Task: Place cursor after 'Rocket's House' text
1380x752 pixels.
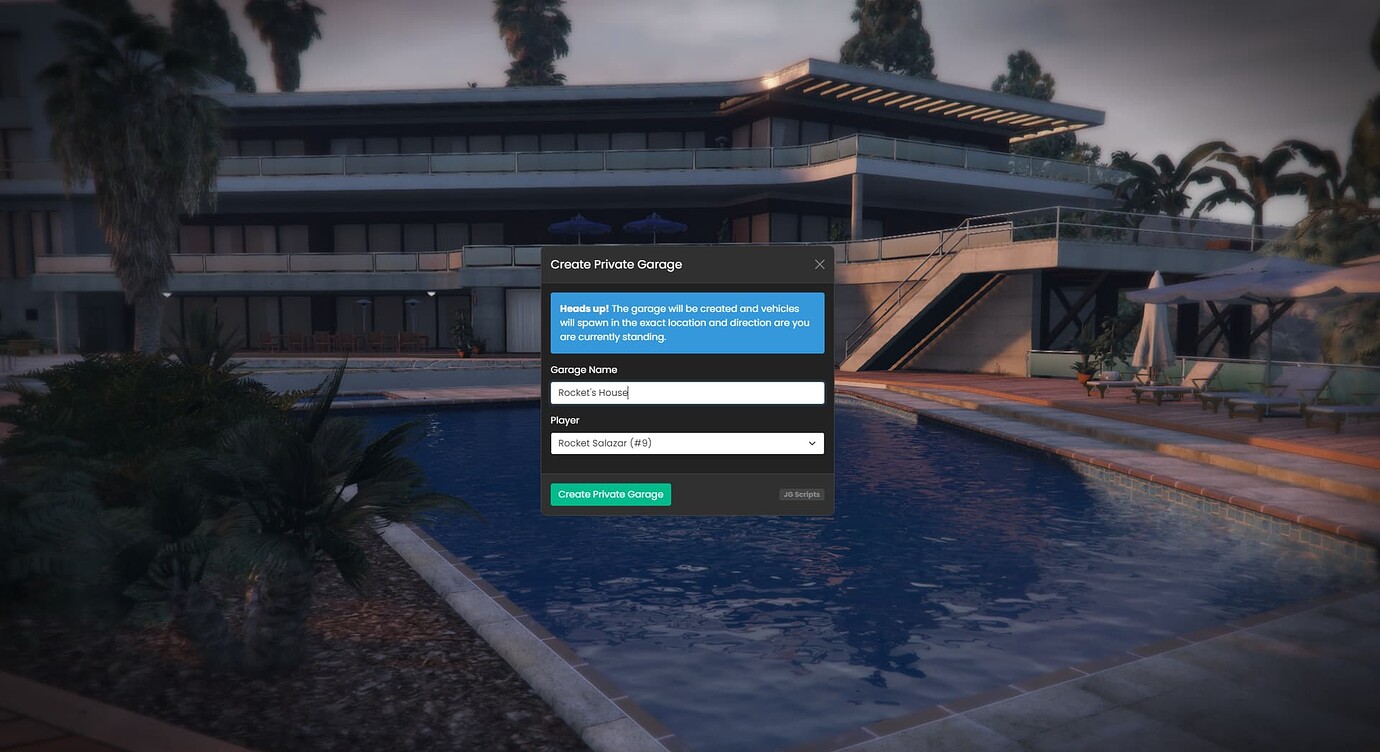Action: coord(628,391)
